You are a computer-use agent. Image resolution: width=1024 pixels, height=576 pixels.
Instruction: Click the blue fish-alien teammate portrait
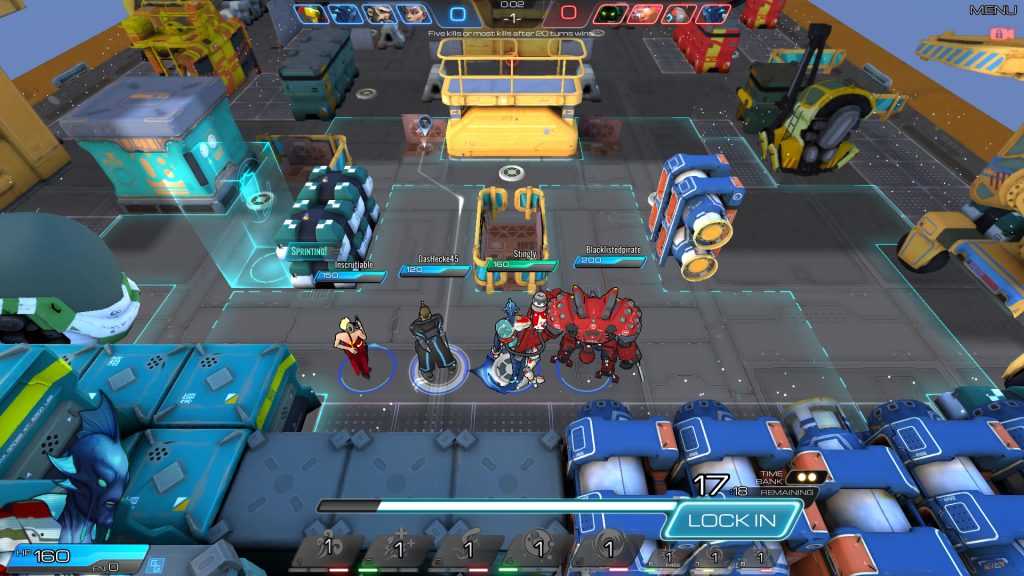pos(345,14)
